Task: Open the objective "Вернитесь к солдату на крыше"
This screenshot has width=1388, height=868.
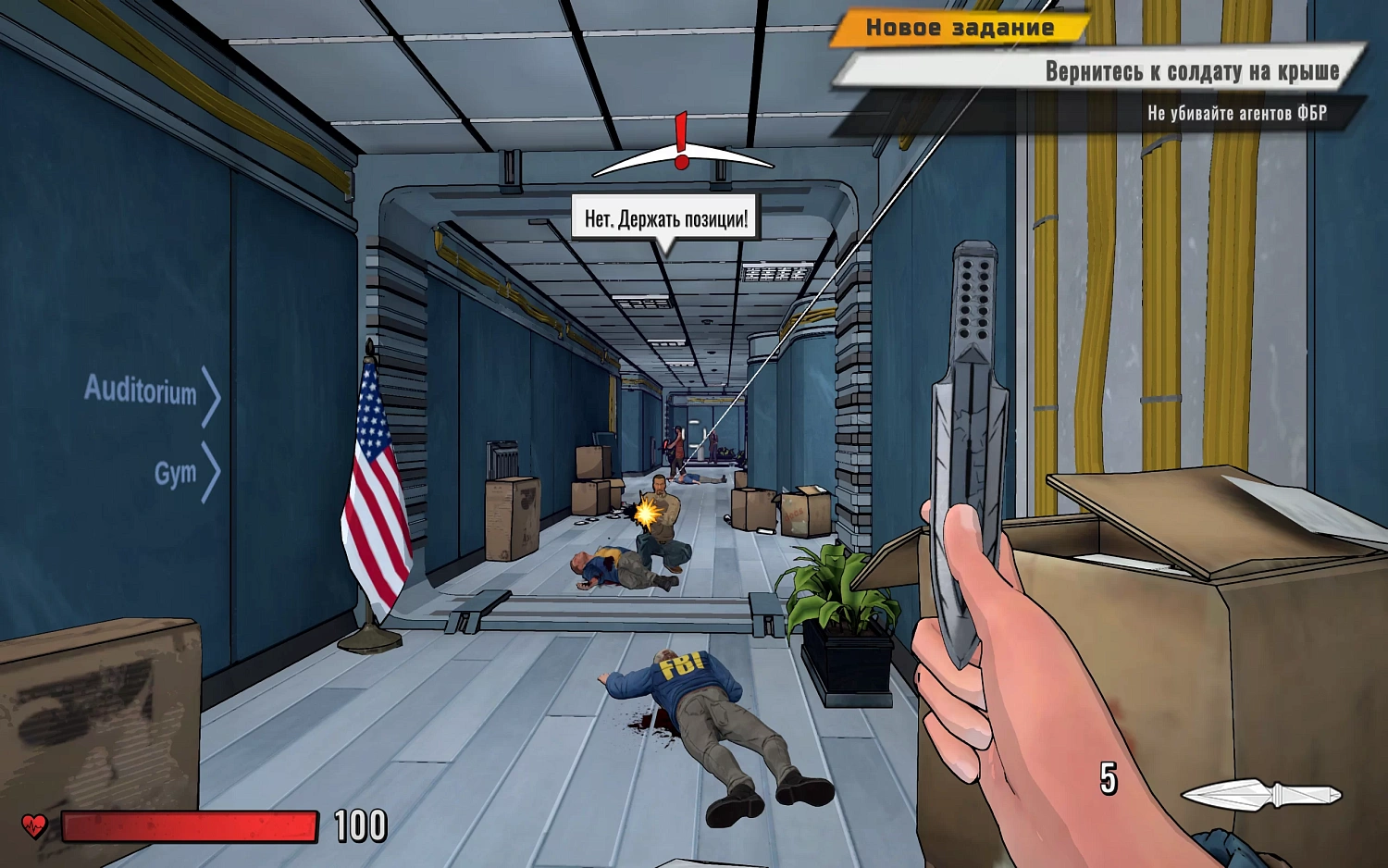Action: pyautogui.click(x=1191, y=71)
